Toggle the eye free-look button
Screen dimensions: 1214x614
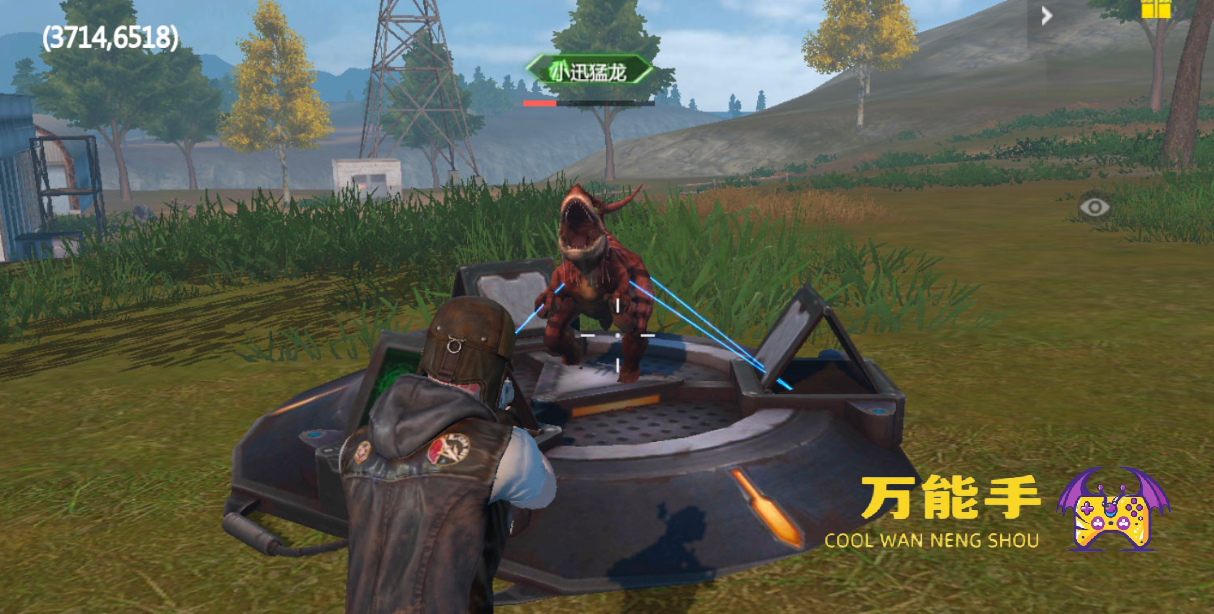tap(1095, 207)
